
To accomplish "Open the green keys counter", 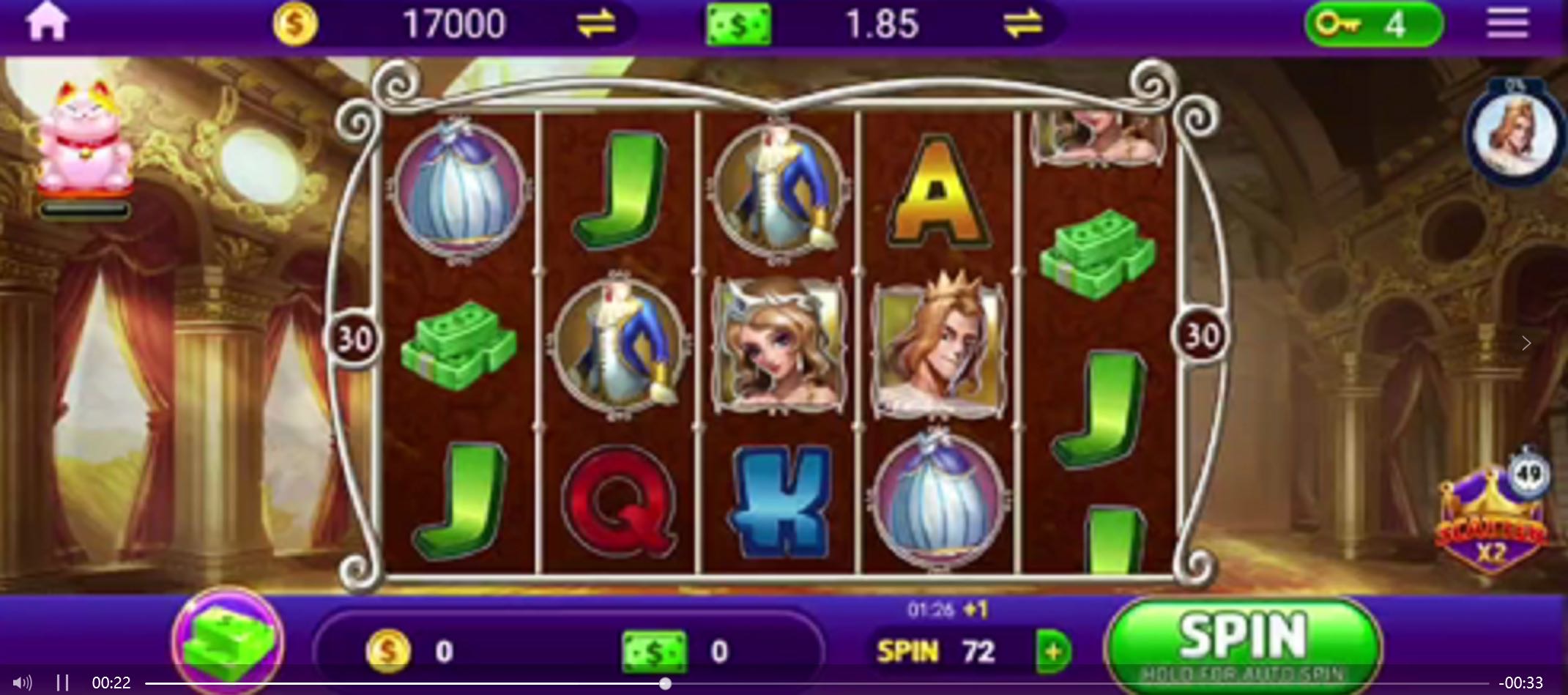I will 1372,25.
